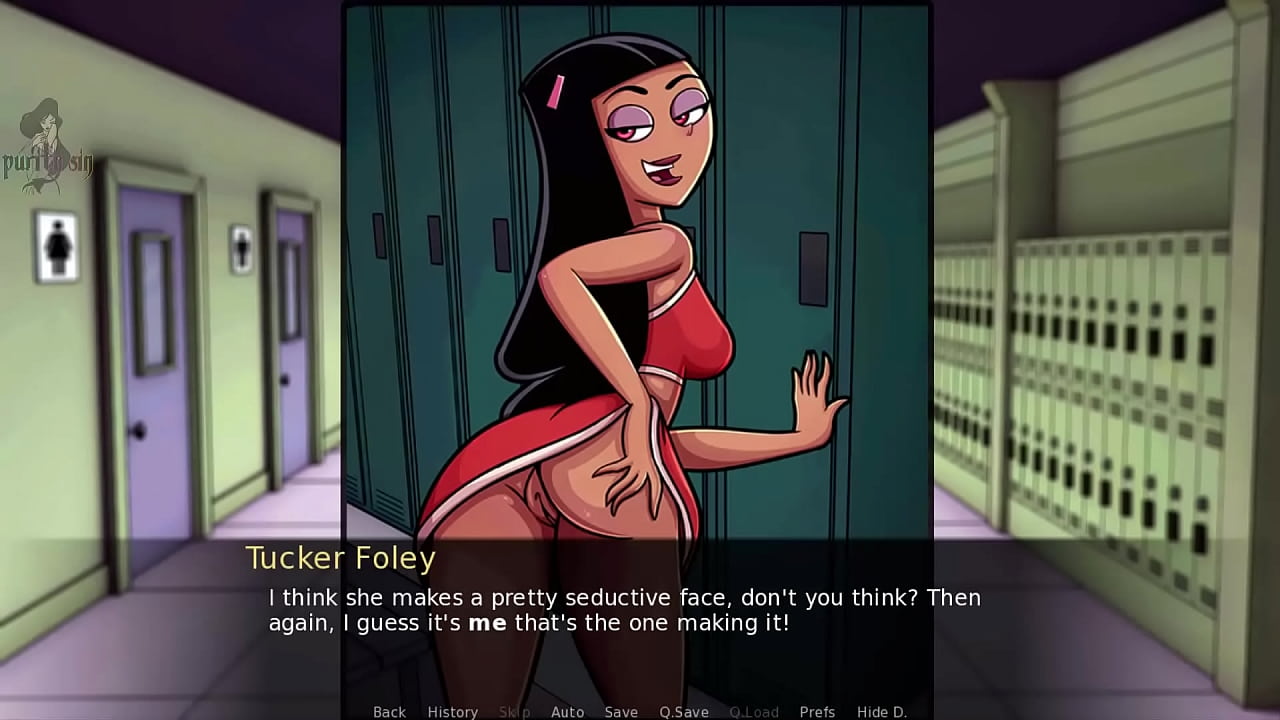The width and height of the screenshot is (1280, 720).
Task: Toggle Auto-forward reading mode
Action: coord(567,712)
